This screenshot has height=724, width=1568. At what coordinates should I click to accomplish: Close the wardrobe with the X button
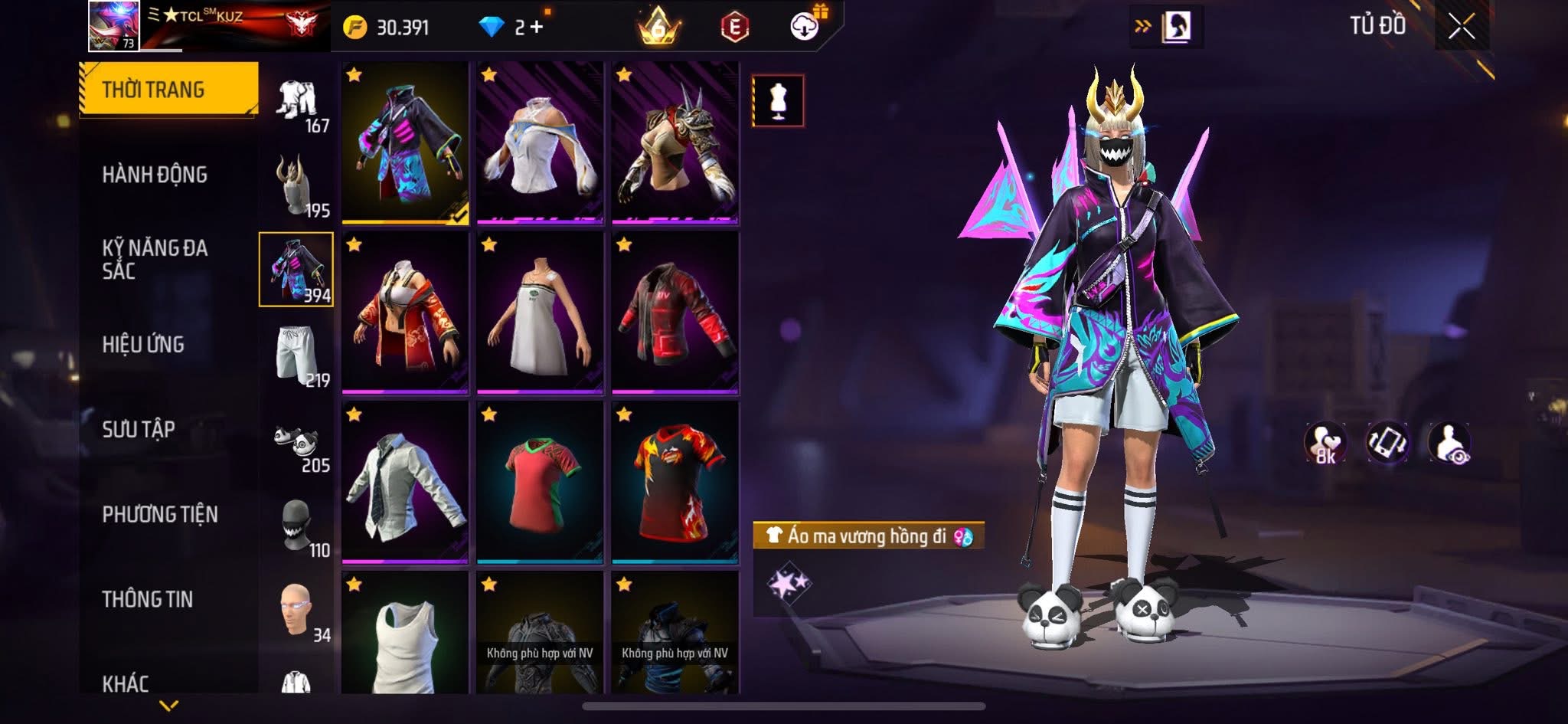click(1461, 28)
